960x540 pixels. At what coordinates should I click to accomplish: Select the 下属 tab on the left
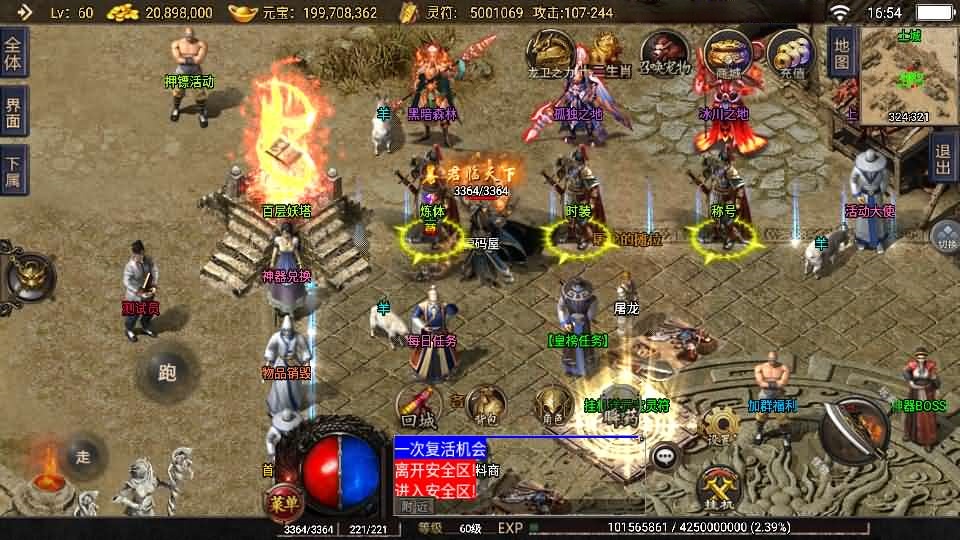[x=14, y=171]
